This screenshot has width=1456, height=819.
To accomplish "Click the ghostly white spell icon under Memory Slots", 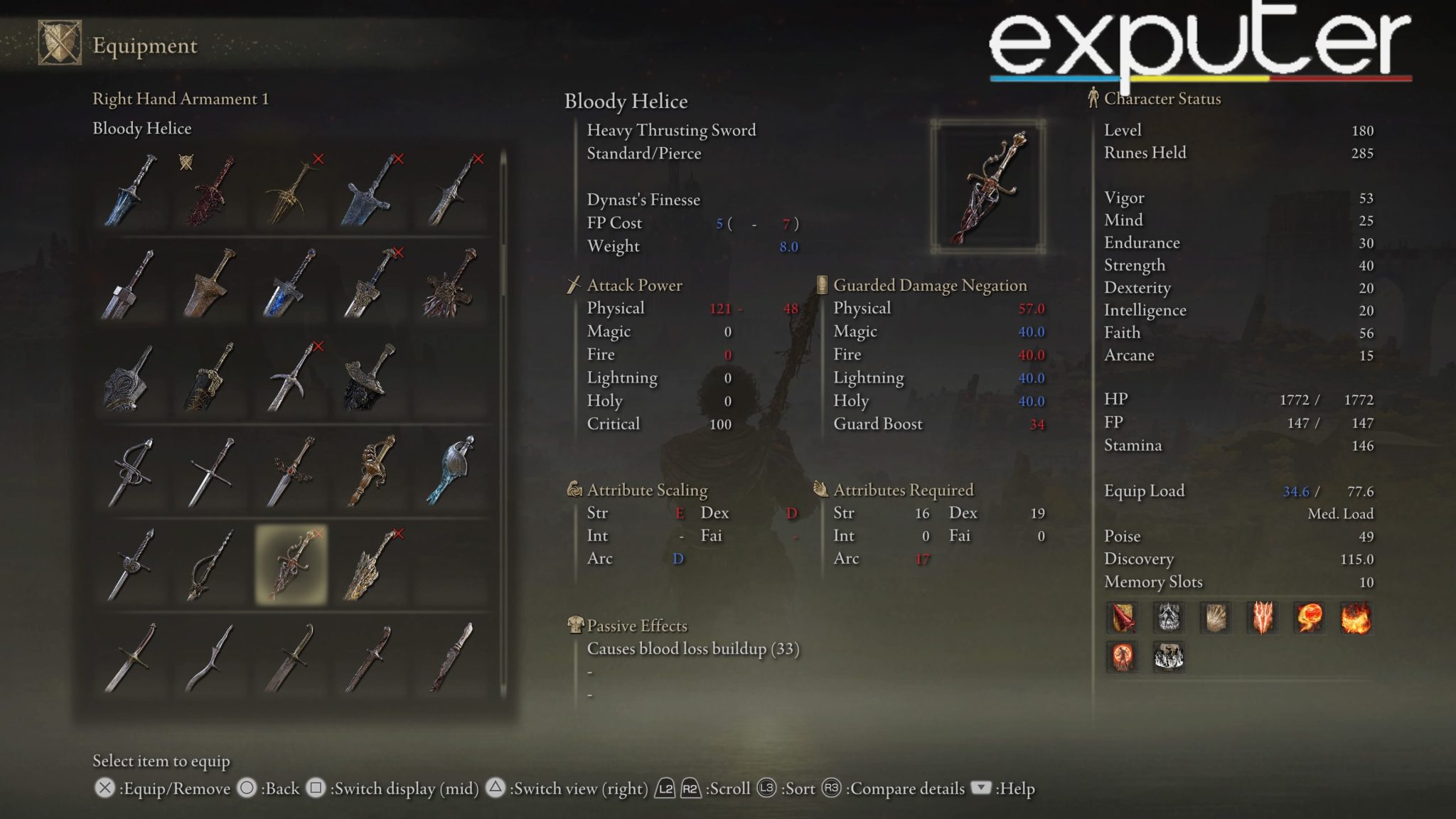I will 1169,618.
